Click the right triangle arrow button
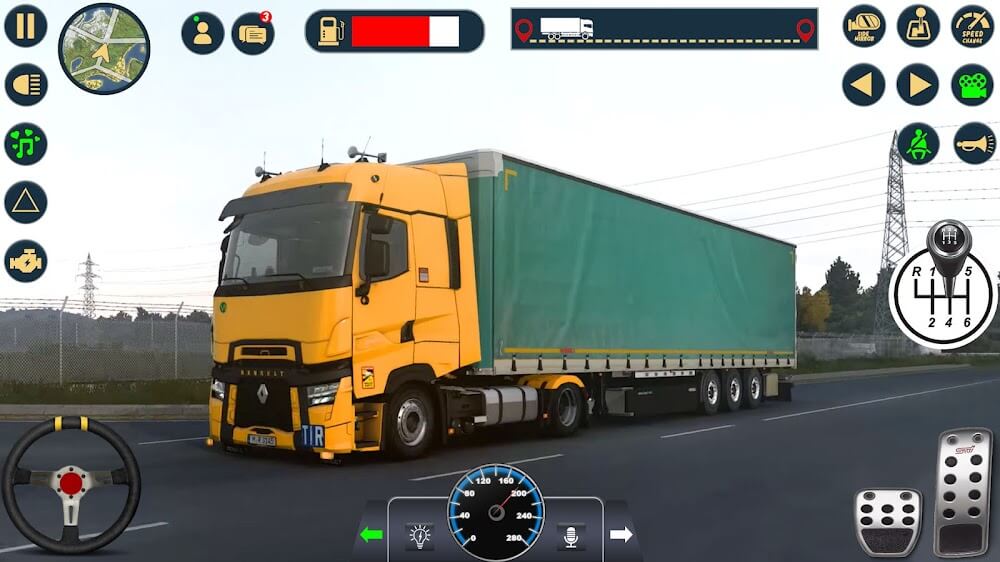This screenshot has width=1000, height=562. (918, 85)
